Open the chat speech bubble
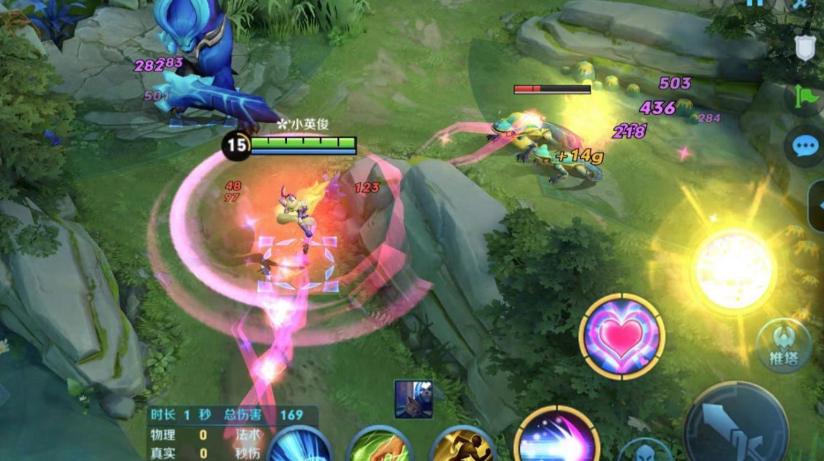The width and height of the screenshot is (824, 461). coord(804,147)
